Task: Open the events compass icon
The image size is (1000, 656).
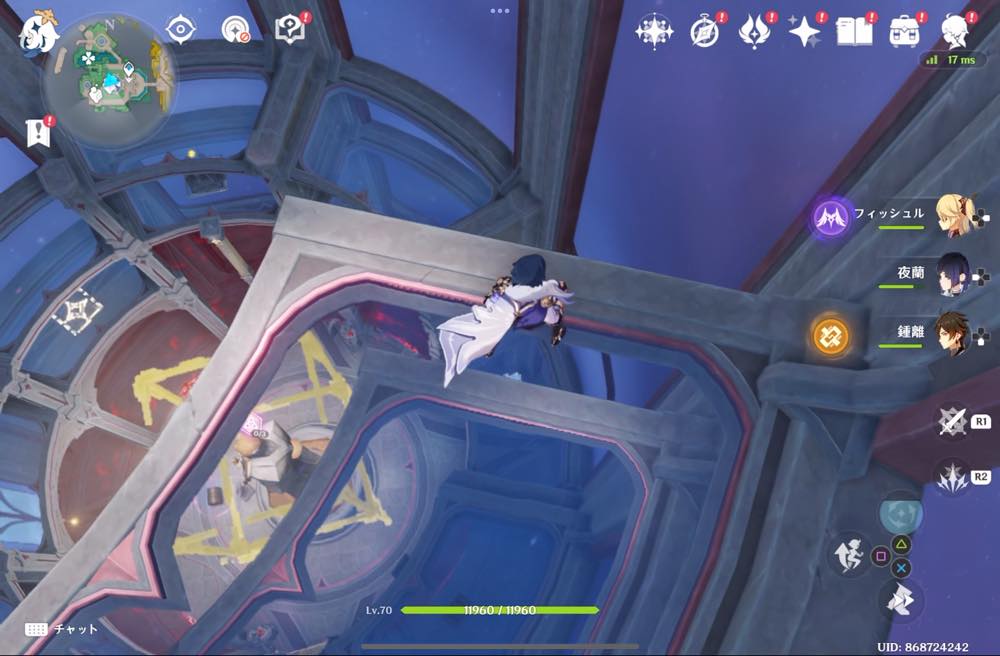Action: [705, 32]
